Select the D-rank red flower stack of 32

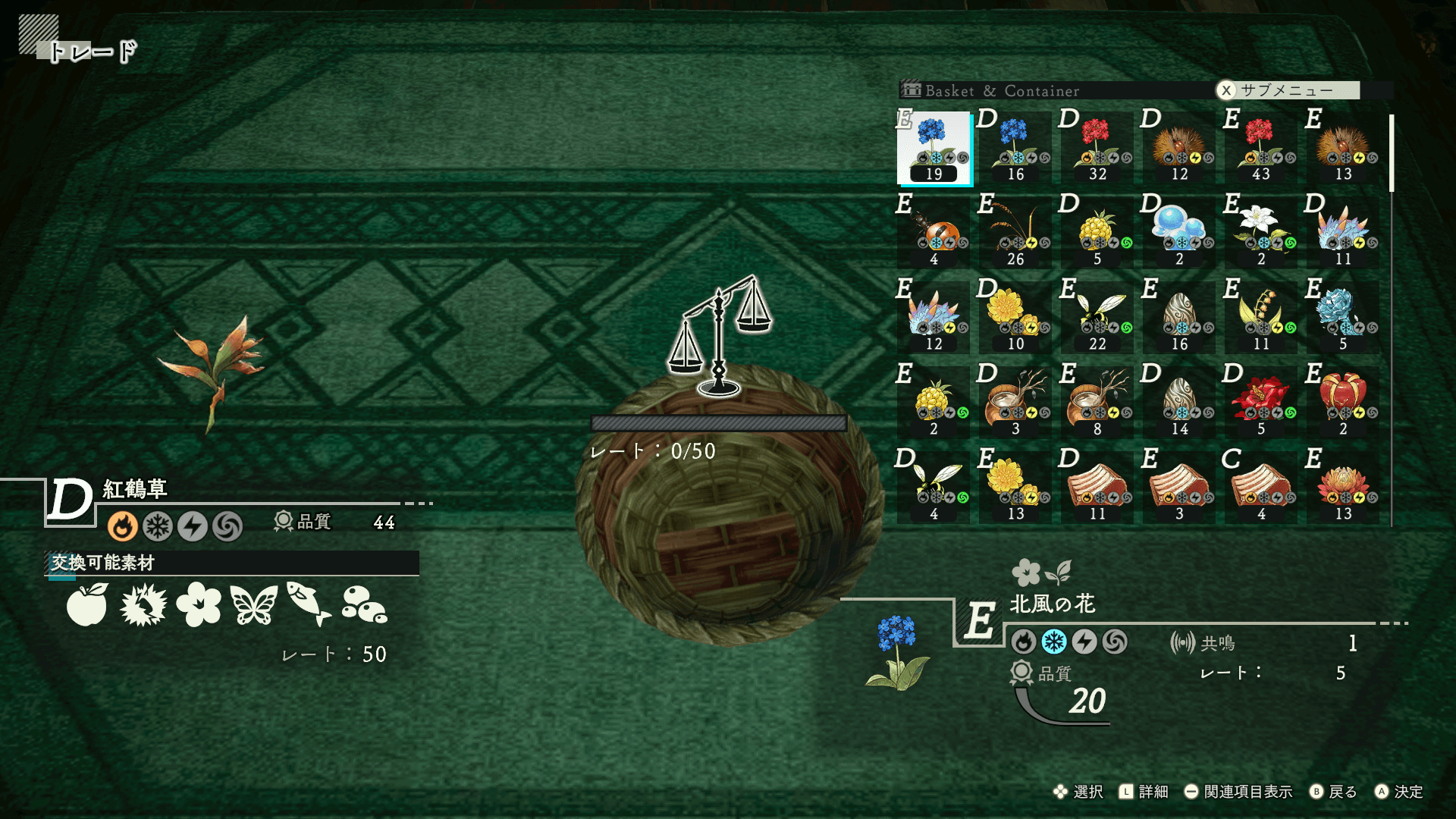click(1097, 149)
